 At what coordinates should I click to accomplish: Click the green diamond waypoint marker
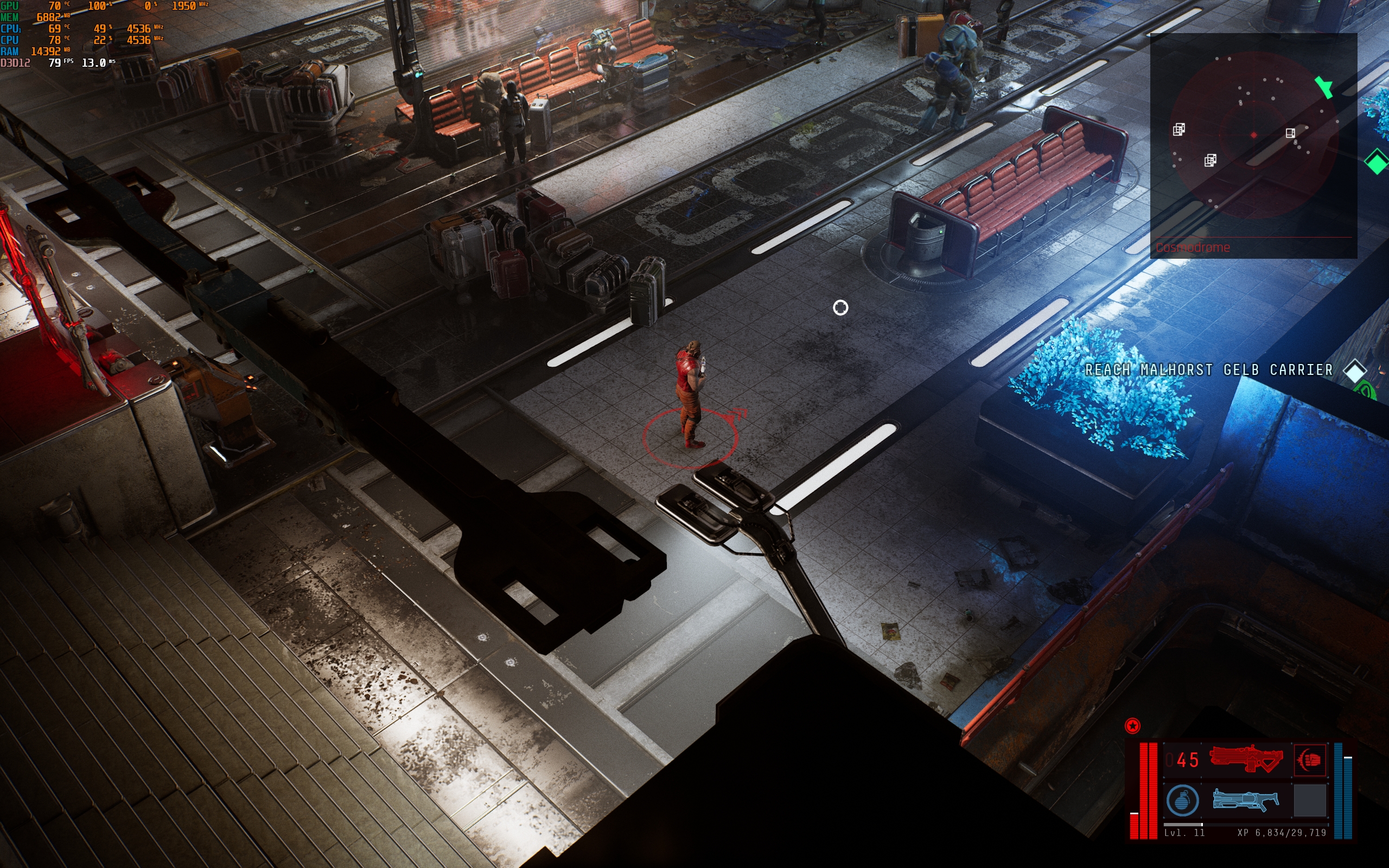point(1377,161)
